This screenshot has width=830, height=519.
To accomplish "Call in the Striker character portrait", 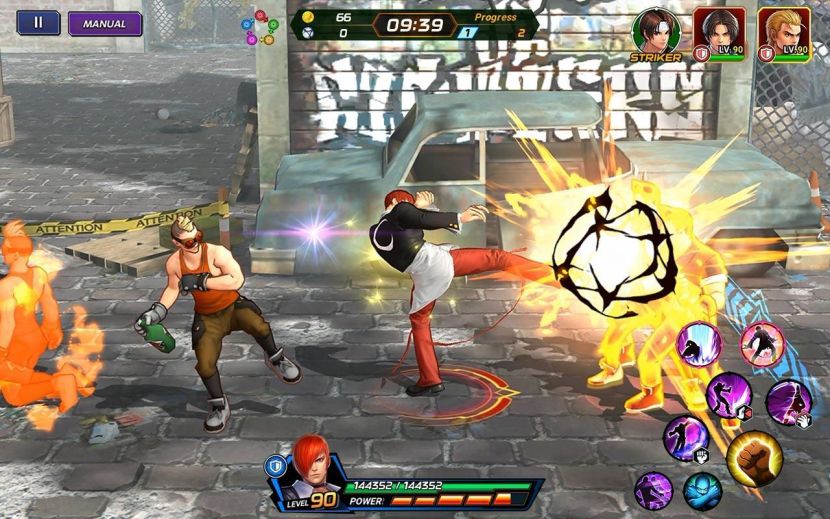I will point(656,30).
